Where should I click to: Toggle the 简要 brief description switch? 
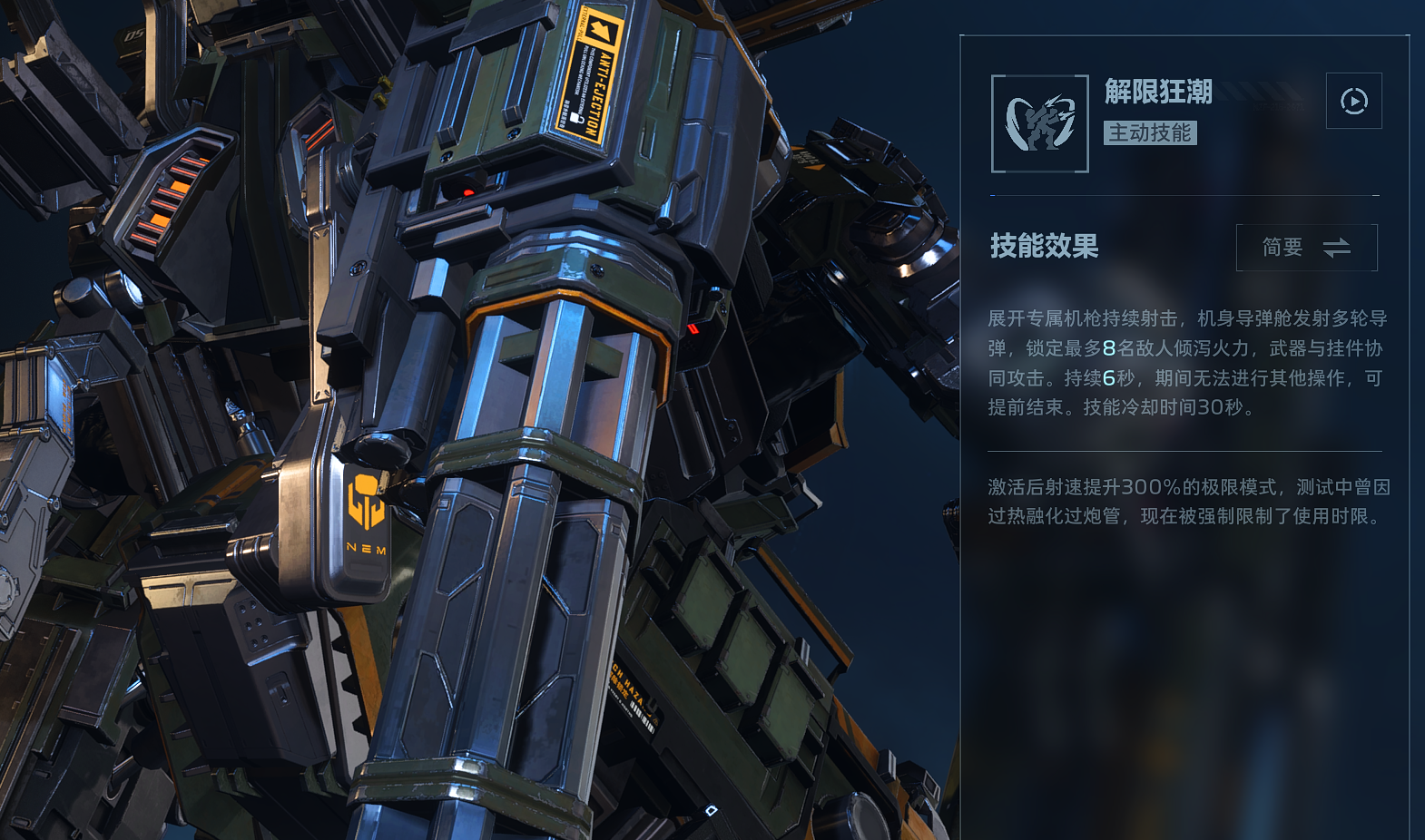pos(1306,248)
